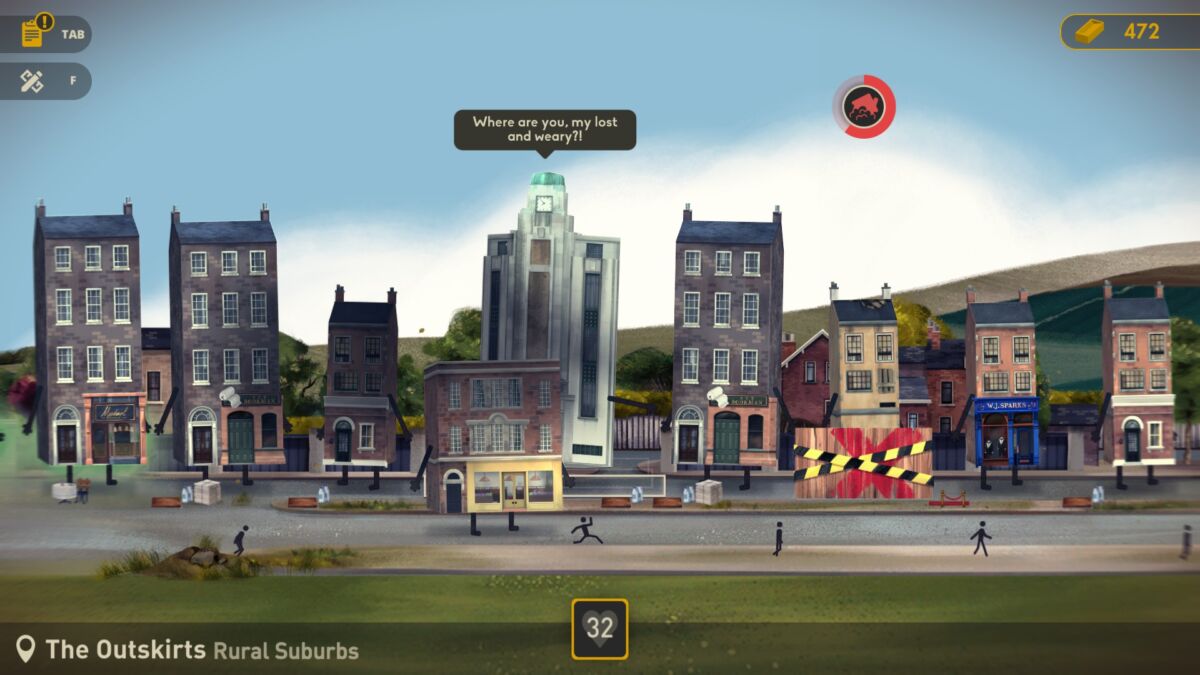Click the red circular alert timer icon
1200x675 pixels.
pyautogui.click(x=863, y=106)
